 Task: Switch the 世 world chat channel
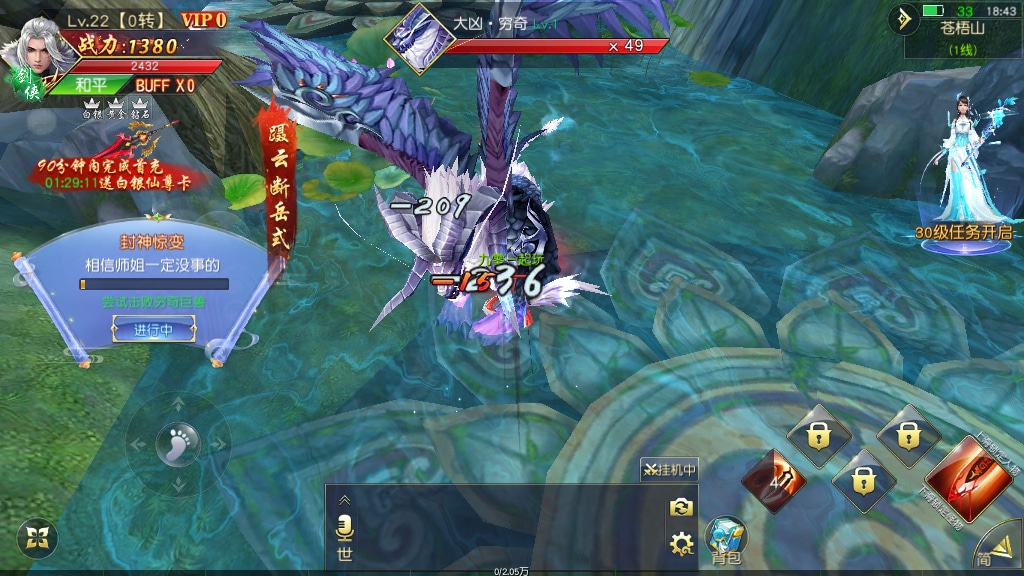345,553
